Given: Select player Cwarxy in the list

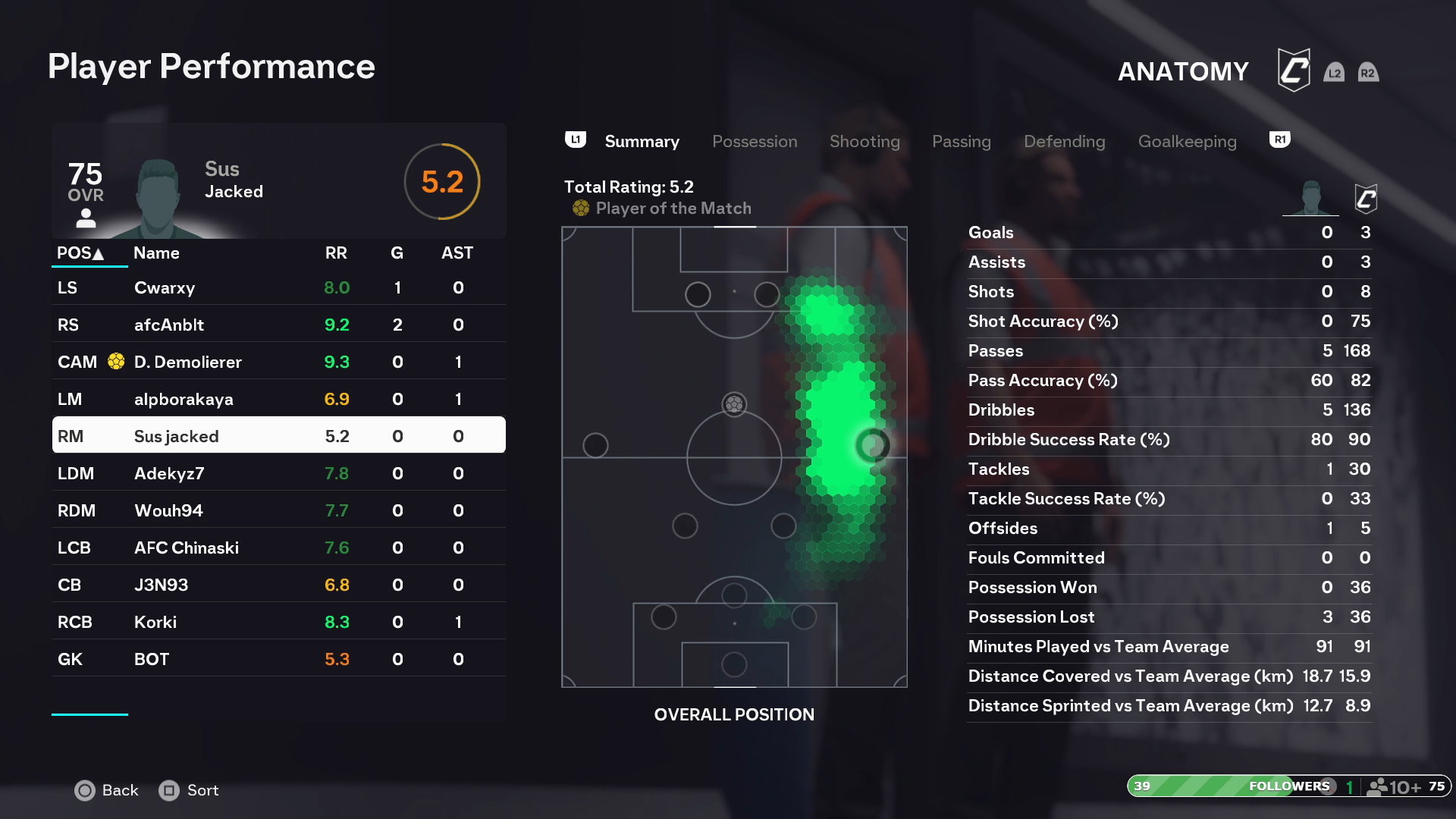Looking at the screenshot, I should click(x=278, y=288).
